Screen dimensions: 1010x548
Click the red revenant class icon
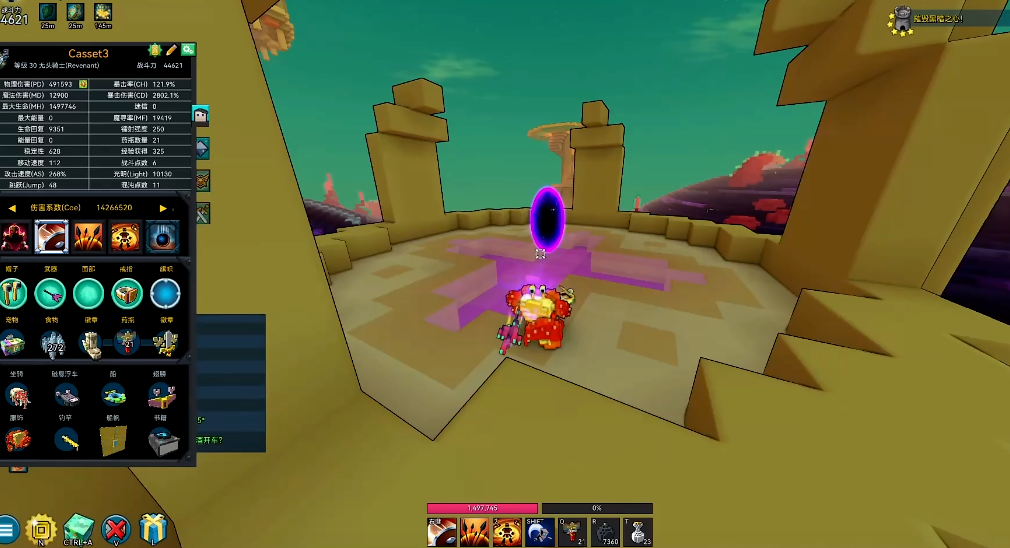pos(14,237)
